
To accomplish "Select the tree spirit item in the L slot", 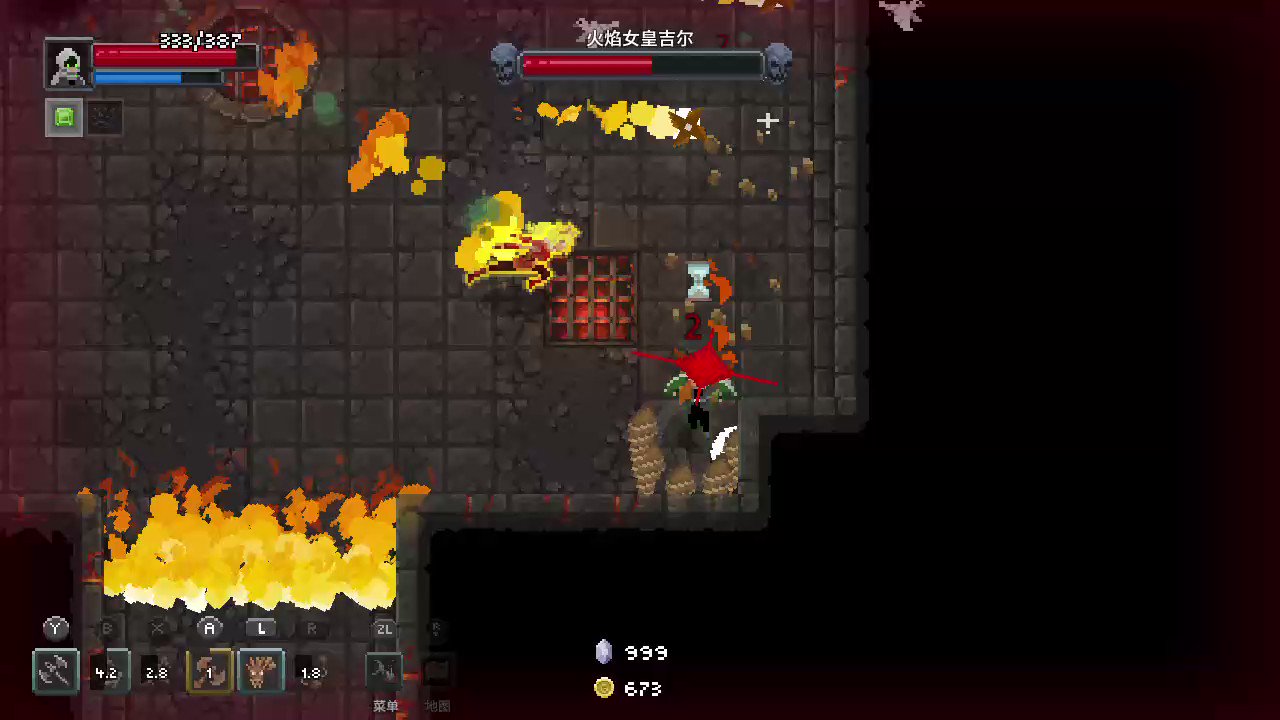I will [x=261, y=671].
